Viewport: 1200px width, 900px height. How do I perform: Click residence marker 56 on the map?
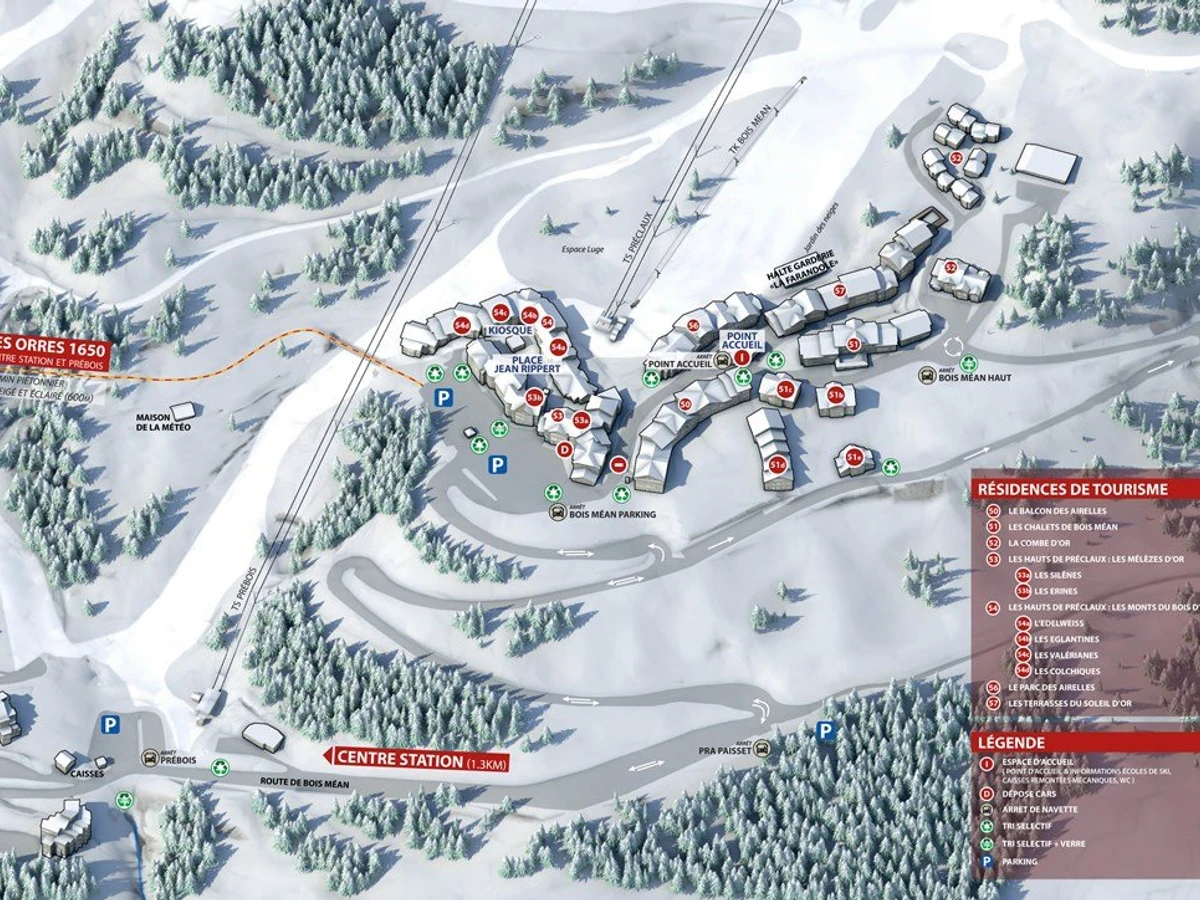(x=693, y=325)
